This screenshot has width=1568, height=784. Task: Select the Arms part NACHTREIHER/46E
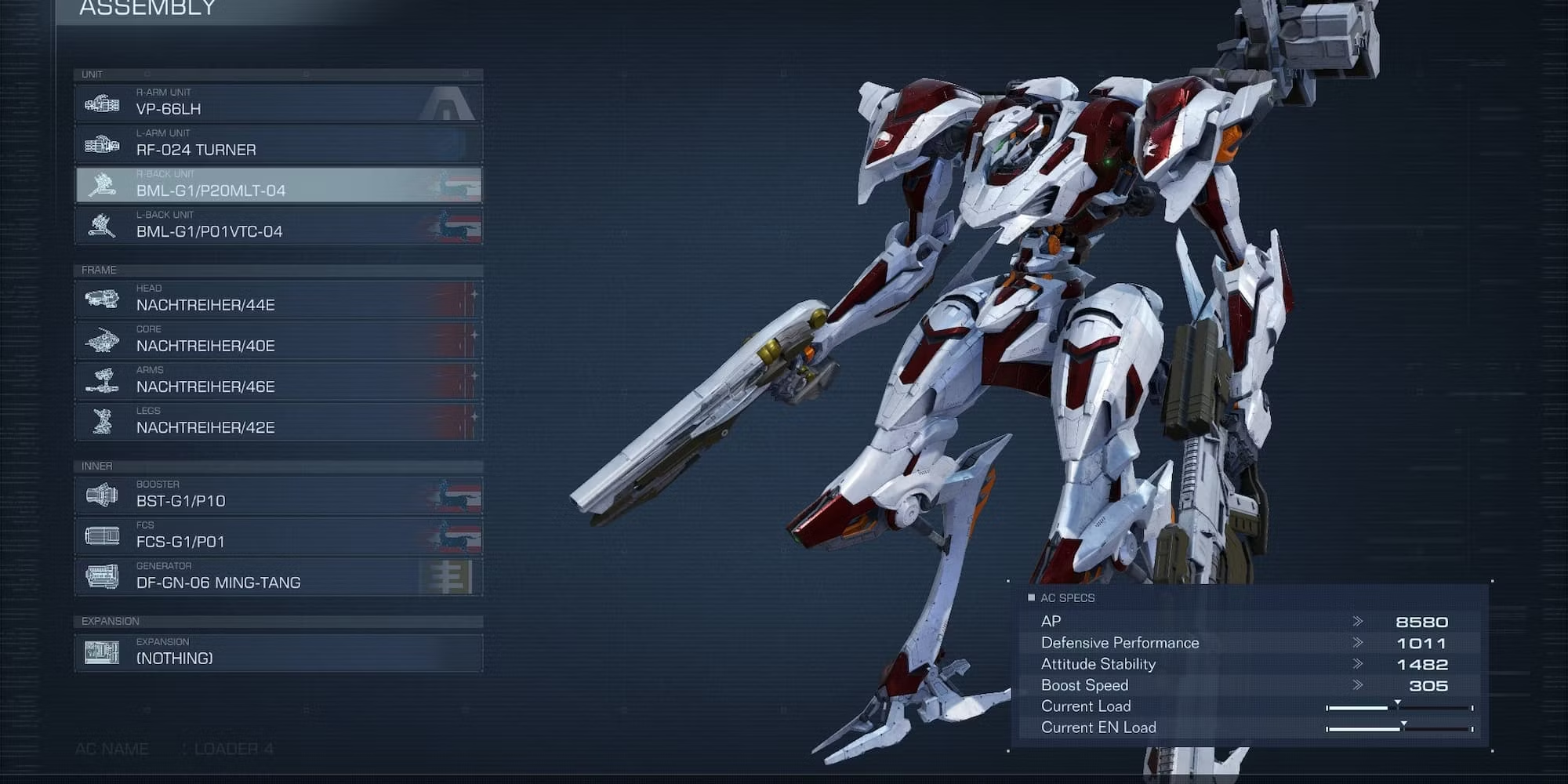tap(278, 381)
